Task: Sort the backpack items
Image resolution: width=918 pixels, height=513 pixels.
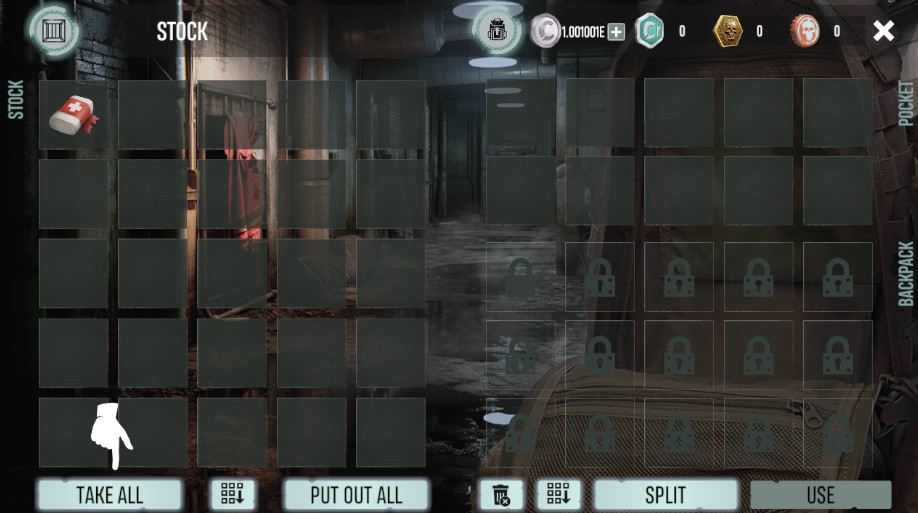Action: [x=559, y=494]
